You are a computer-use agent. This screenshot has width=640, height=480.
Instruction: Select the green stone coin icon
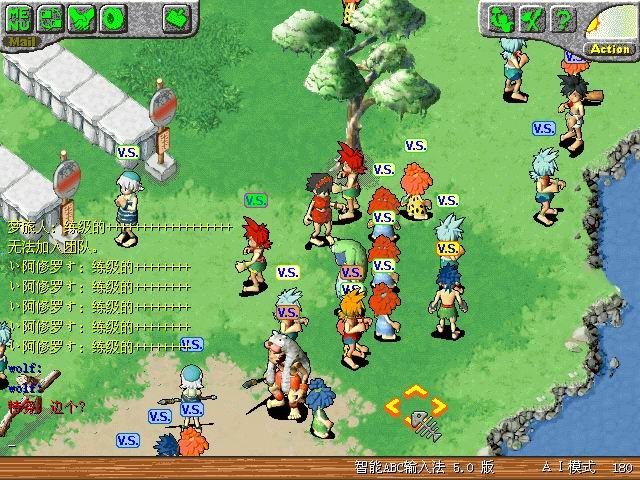(x=113, y=18)
